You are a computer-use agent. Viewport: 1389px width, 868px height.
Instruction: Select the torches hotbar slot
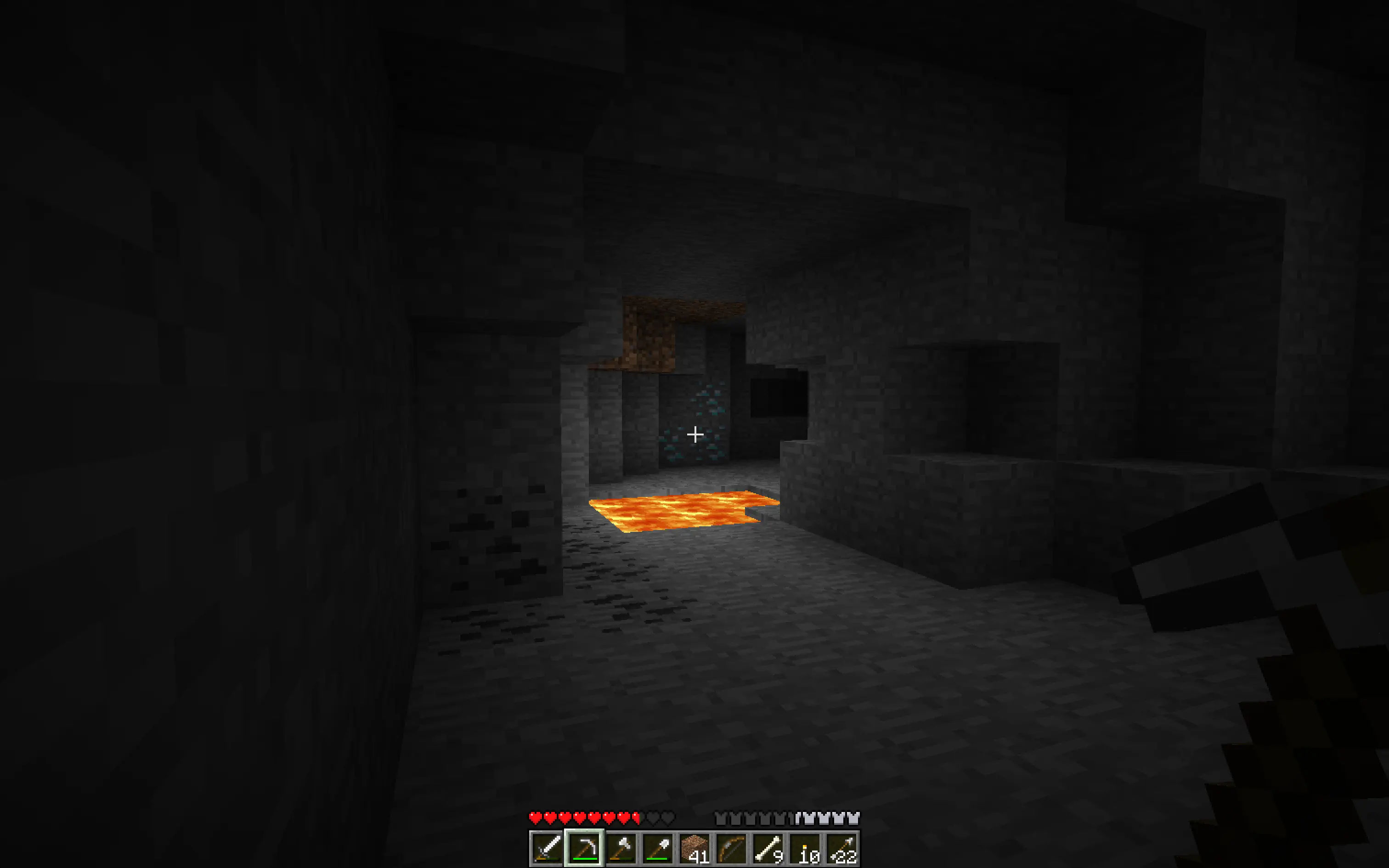tap(805, 849)
